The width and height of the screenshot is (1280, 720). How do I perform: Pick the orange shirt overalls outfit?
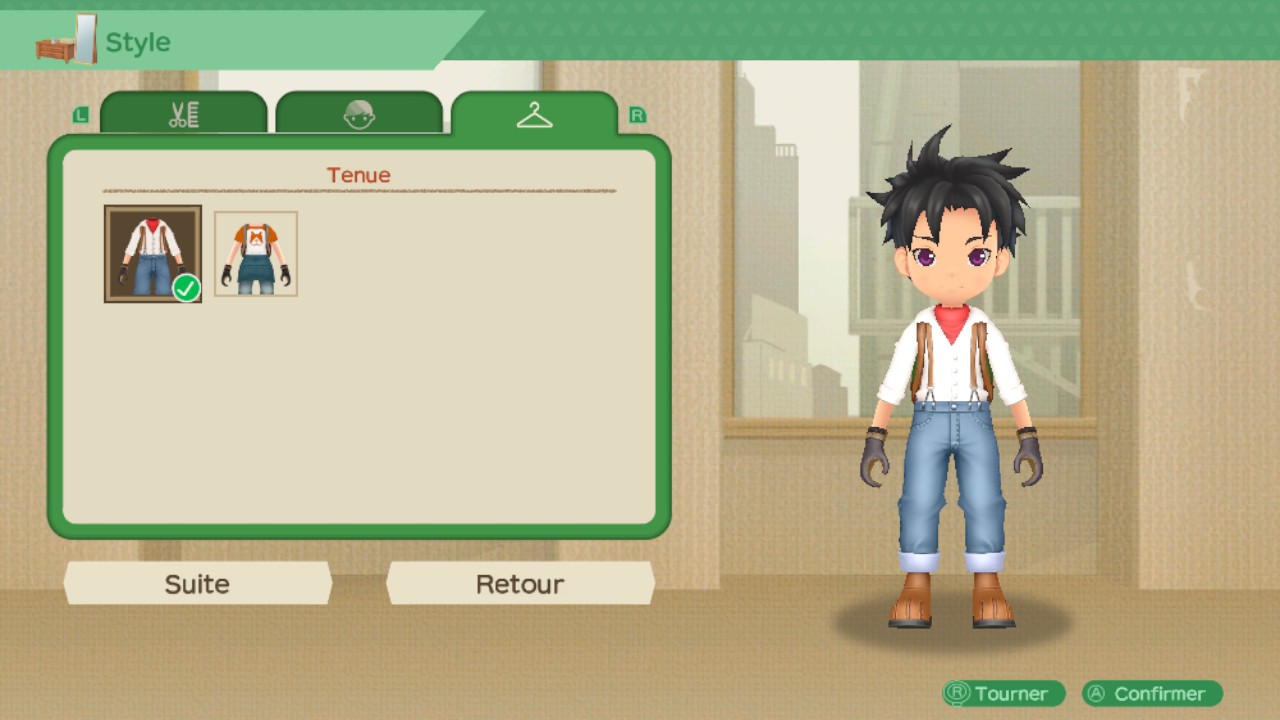click(x=256, y=254)
